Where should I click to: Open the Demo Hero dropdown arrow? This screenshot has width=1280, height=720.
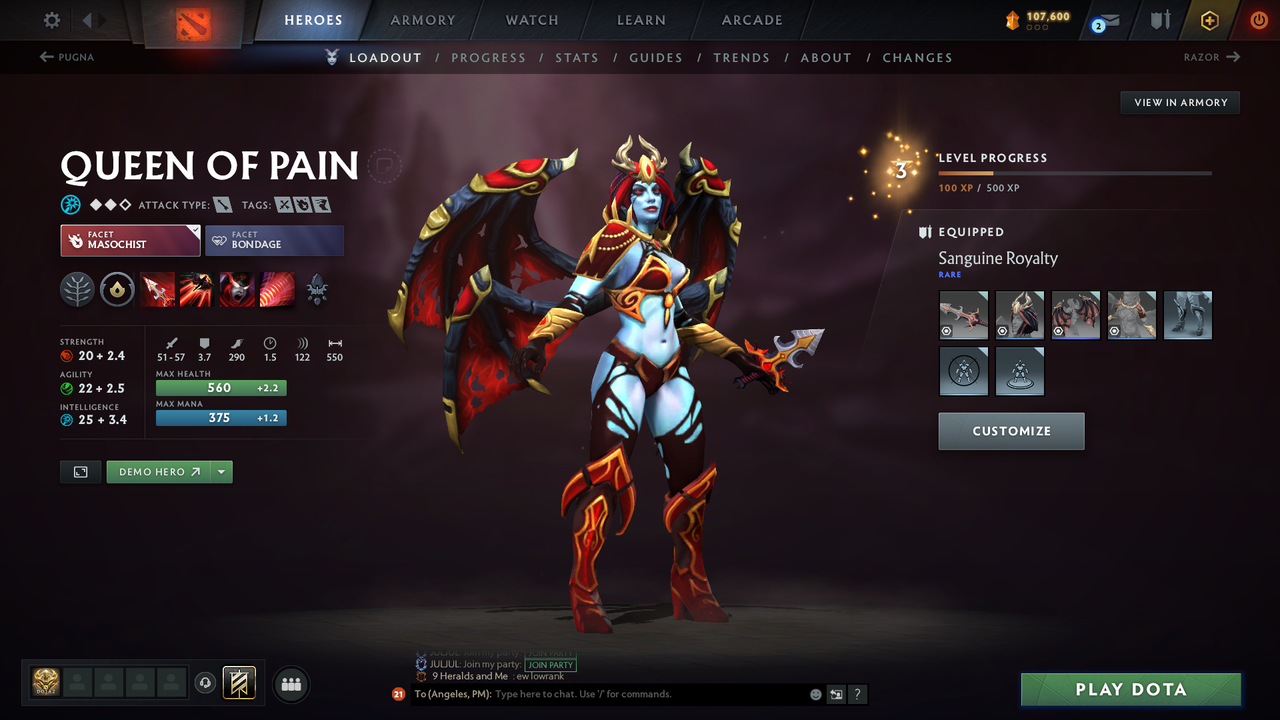(221, 471)
